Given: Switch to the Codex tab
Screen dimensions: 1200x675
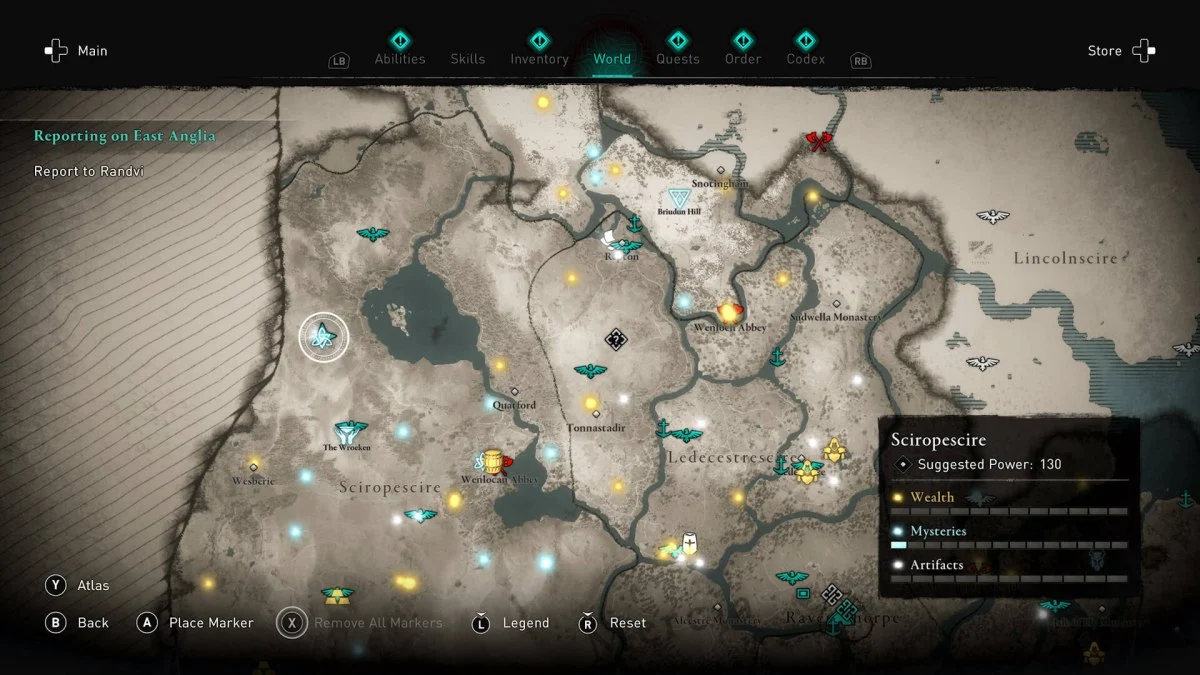Looking at the screenshot, I should point(805,58).
